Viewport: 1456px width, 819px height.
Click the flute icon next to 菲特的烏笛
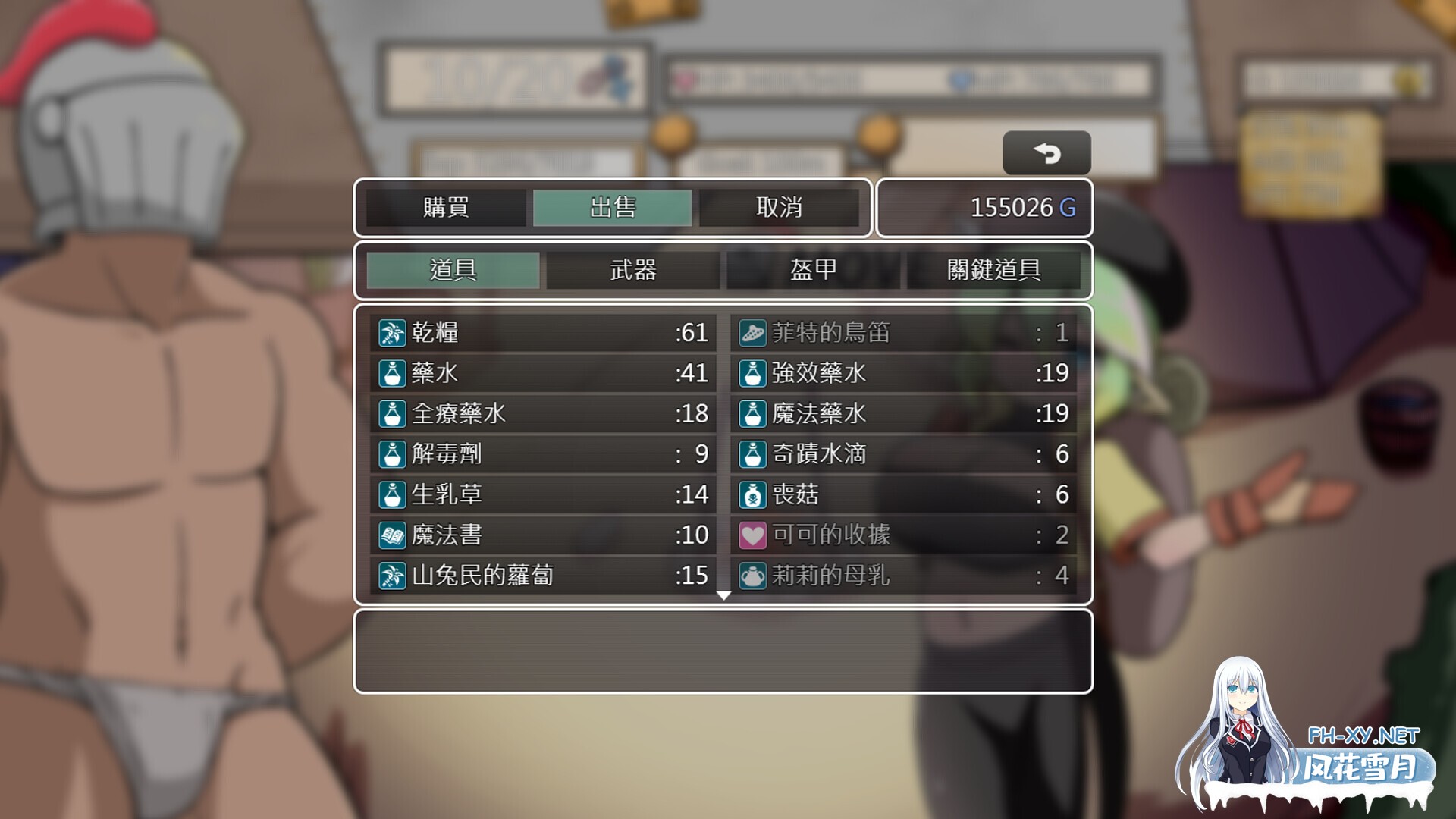tap(752, 332)
